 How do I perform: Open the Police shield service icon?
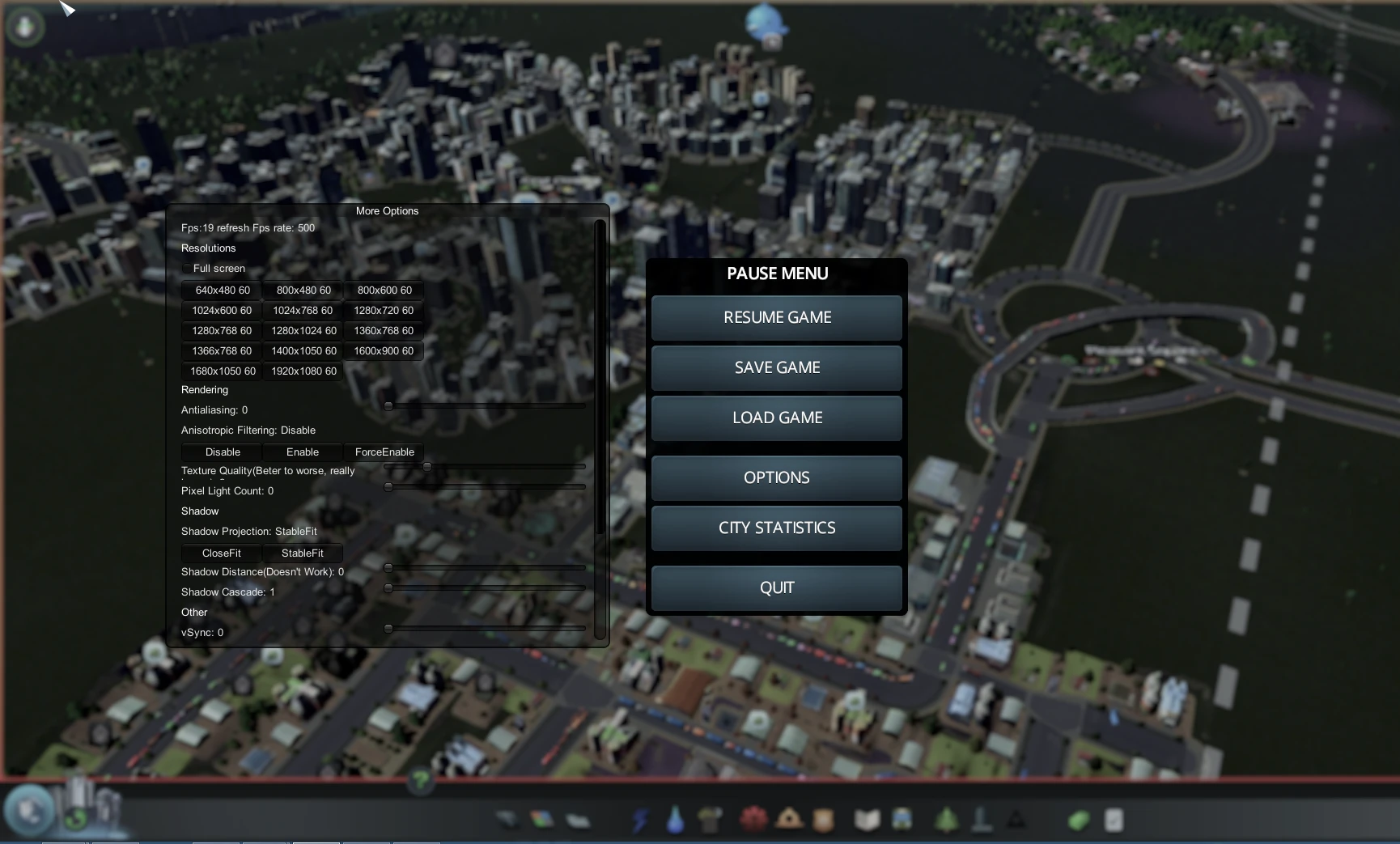pos(824,820)
